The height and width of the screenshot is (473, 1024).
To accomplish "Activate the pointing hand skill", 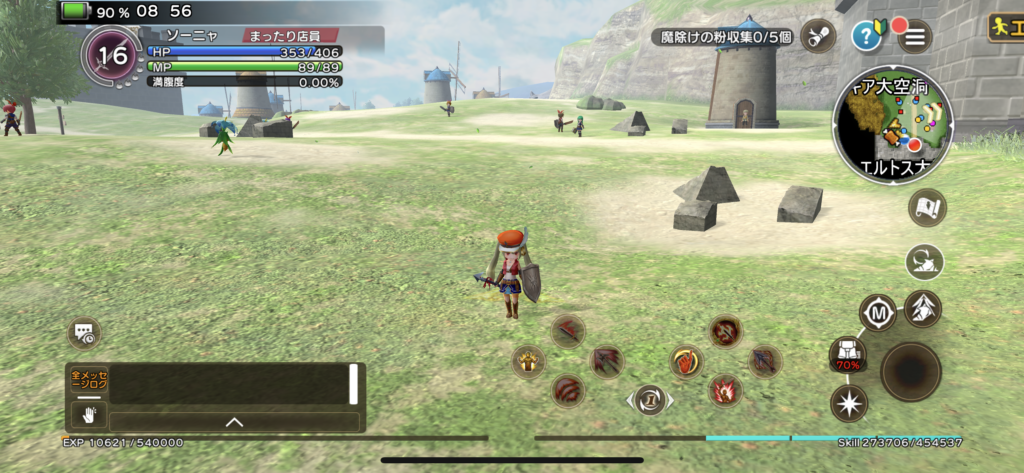I will click(686, 361).
